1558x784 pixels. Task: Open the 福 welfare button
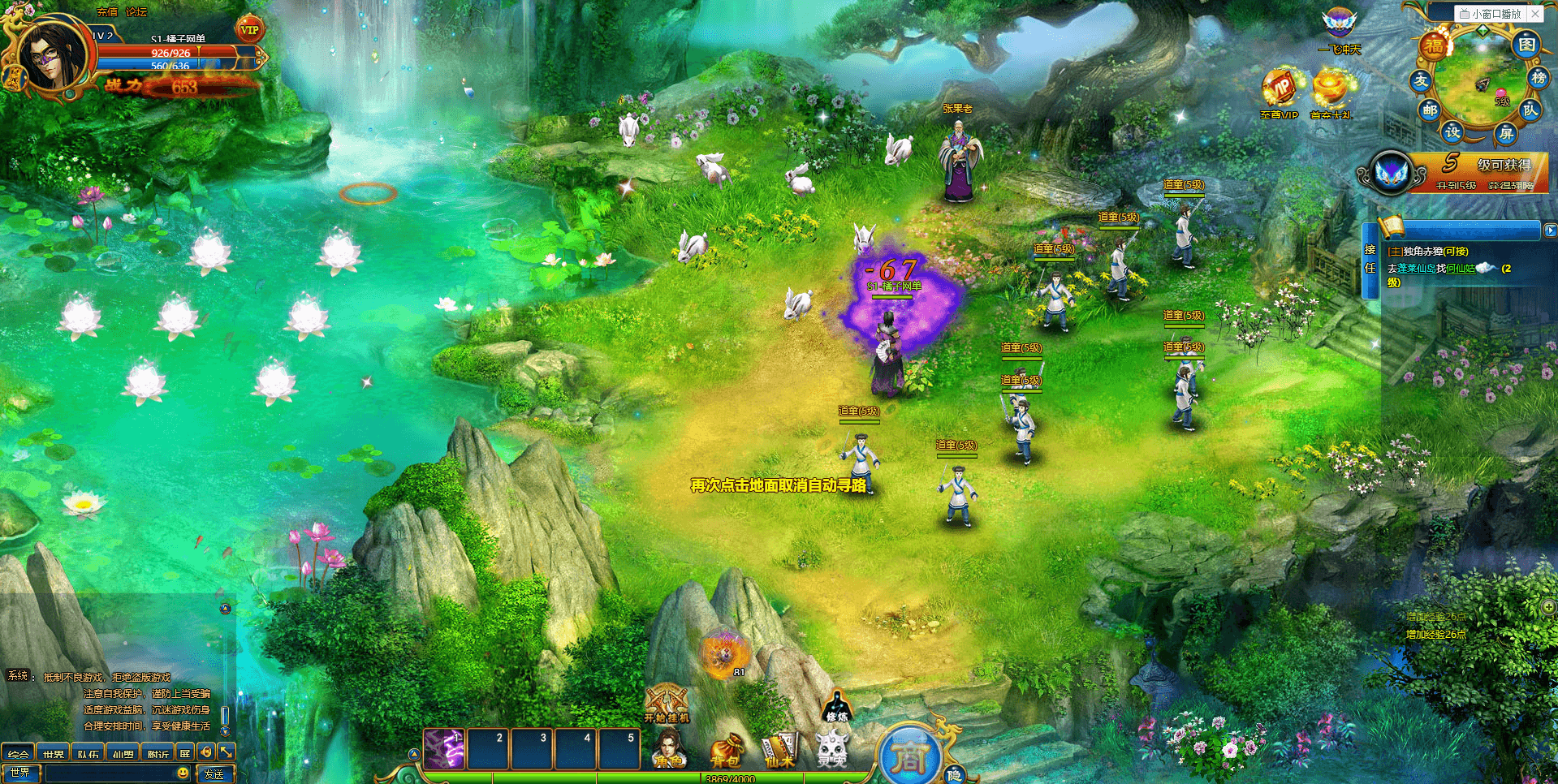[1435, 45]
